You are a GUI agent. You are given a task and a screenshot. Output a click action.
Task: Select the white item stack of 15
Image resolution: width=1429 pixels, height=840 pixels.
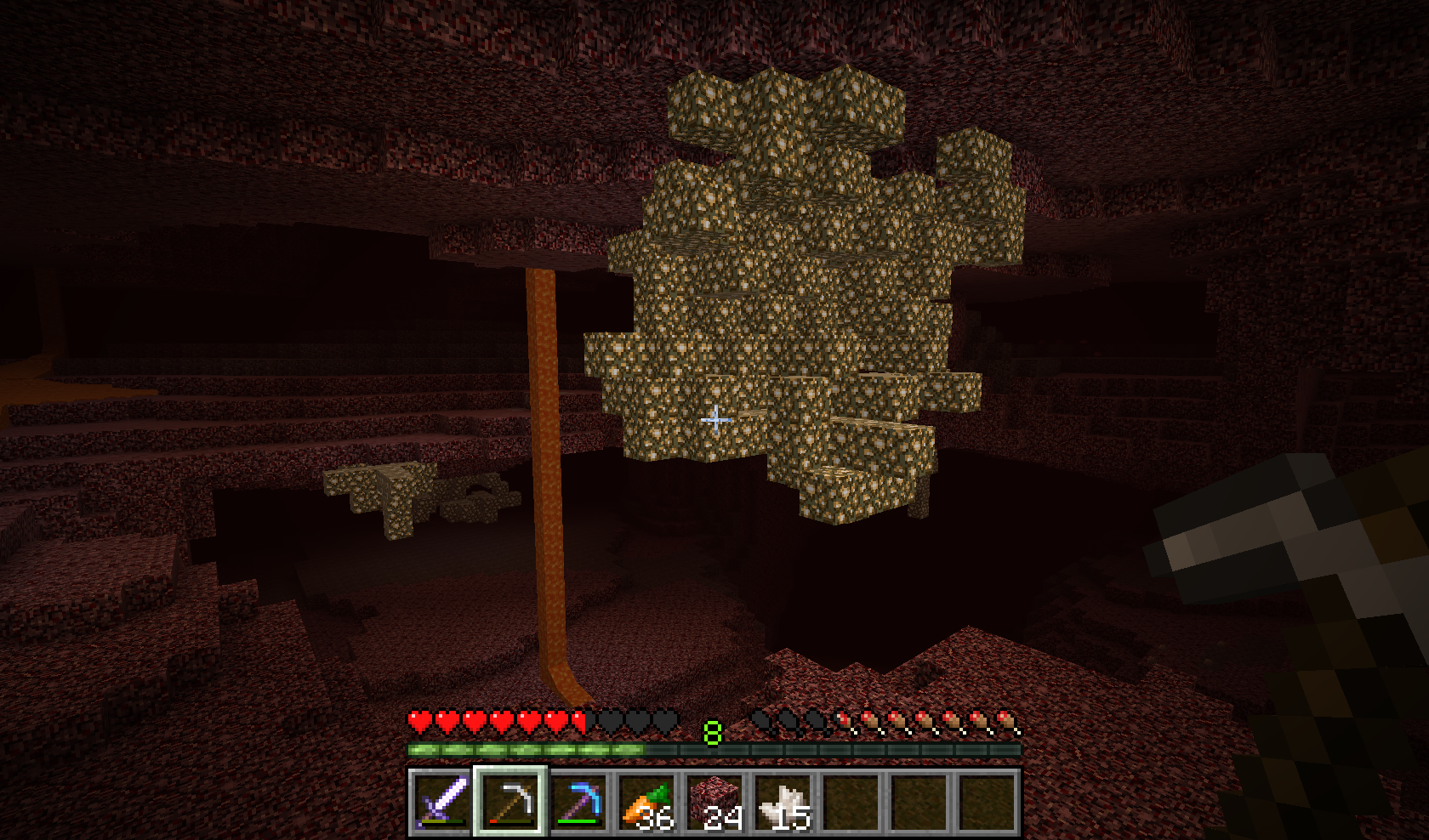click(782, 802)
